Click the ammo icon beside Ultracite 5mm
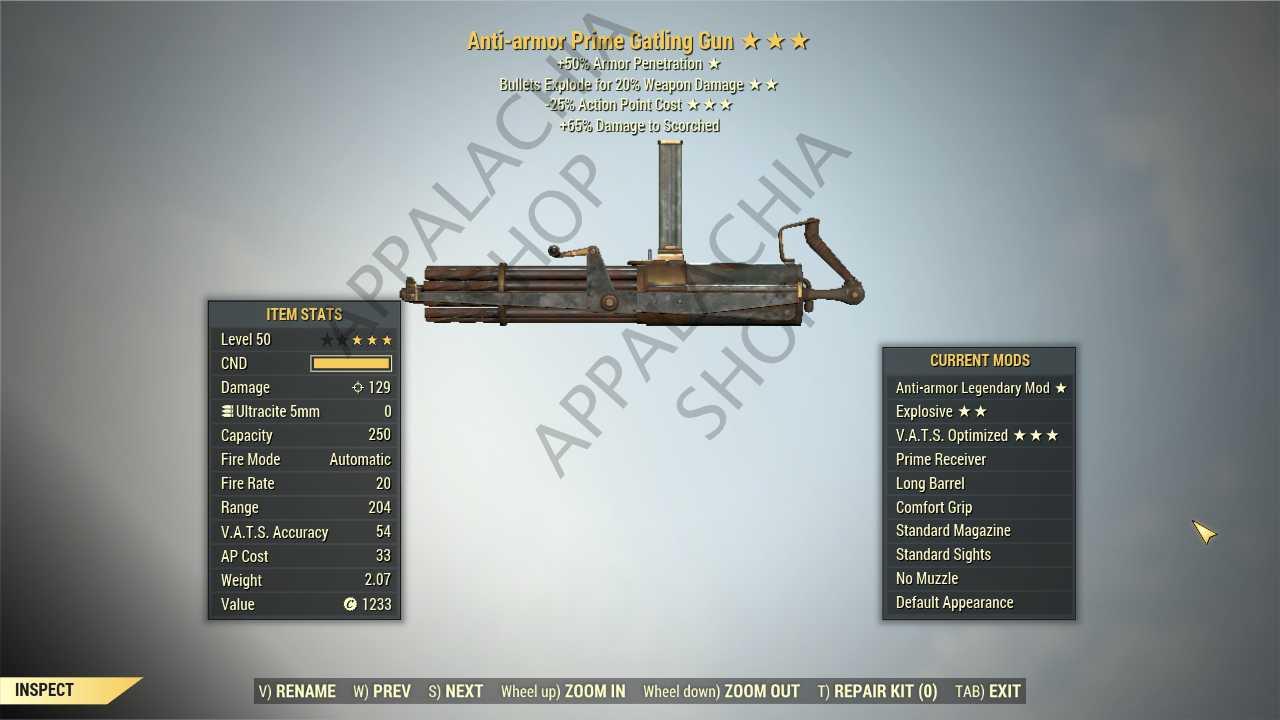The height and width of the screenshot is (720, 1280). point(225,411)
